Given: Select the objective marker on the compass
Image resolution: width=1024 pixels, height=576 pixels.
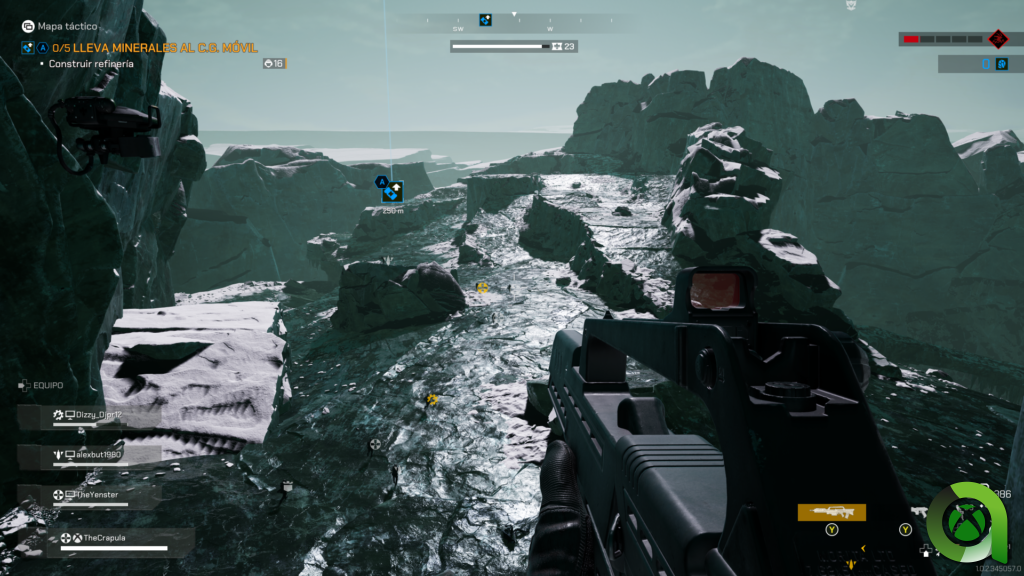Looking at the screenshot, I should click(485, 20).
